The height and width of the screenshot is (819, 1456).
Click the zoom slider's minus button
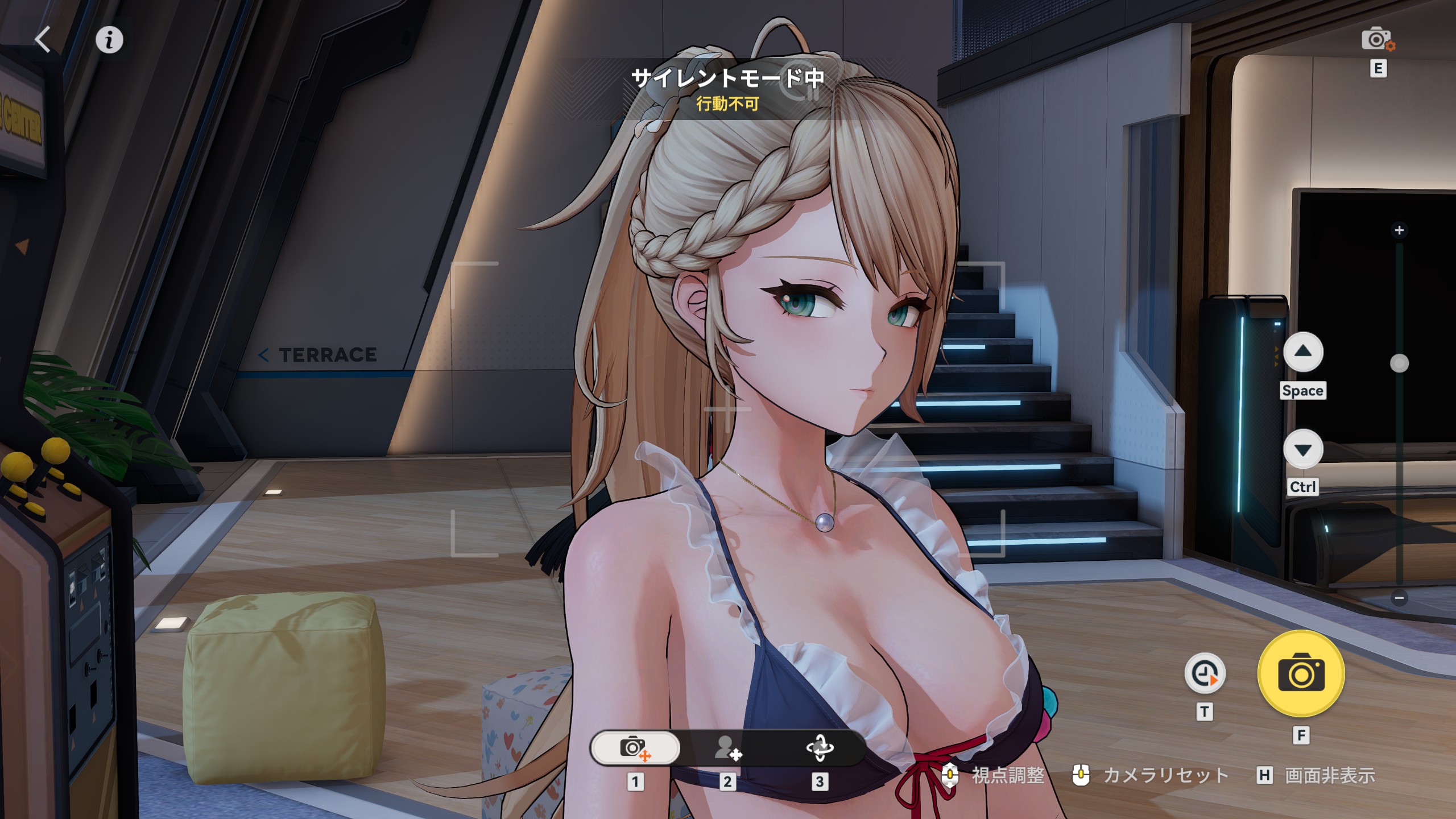[1400, 598]
